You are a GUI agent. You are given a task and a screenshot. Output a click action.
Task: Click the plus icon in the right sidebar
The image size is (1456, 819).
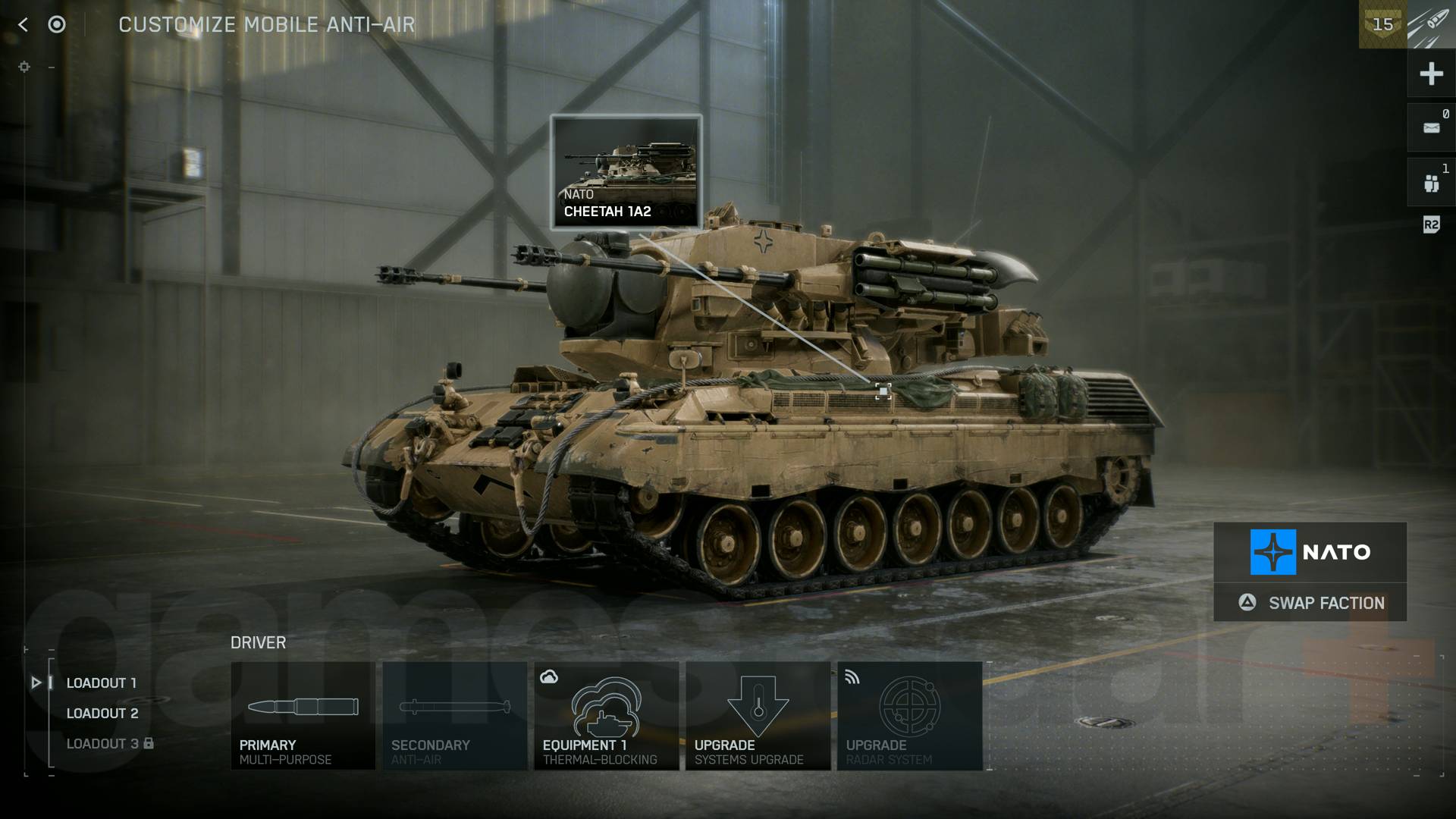tap(1432, 74)
